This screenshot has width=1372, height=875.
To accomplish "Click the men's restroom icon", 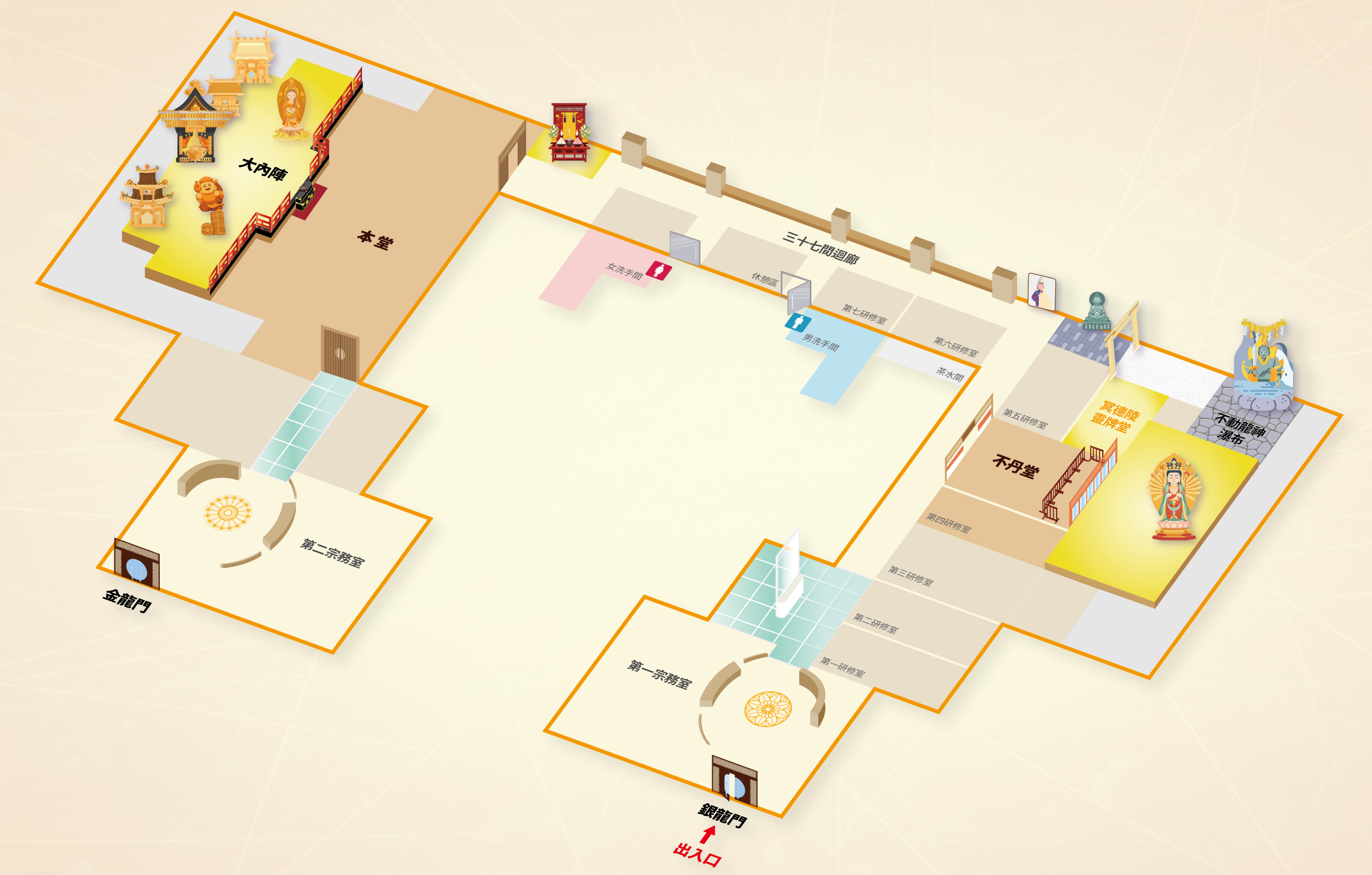I will click(798, 323).
